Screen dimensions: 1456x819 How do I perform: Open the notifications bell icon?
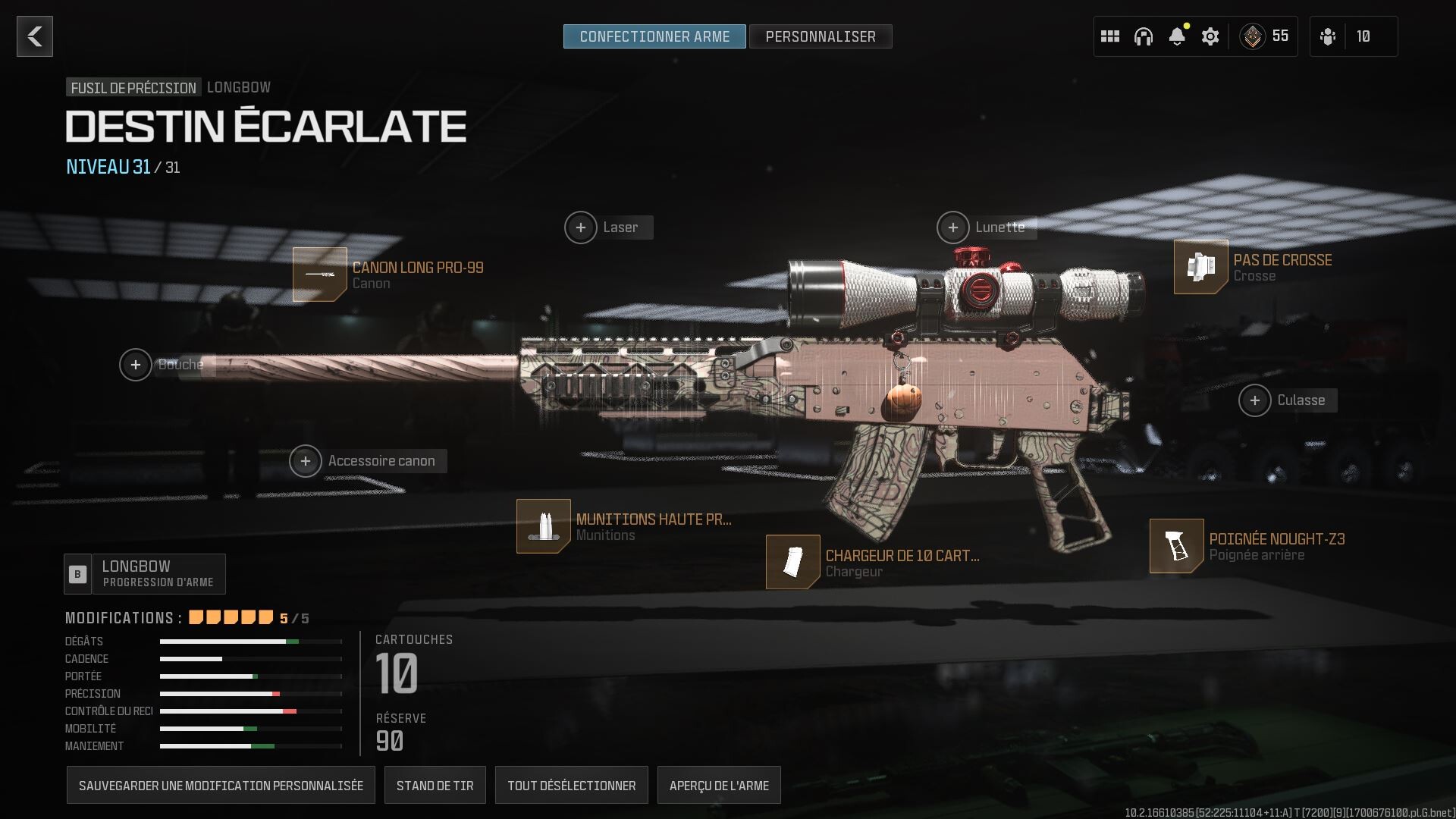click(1176, 36)
